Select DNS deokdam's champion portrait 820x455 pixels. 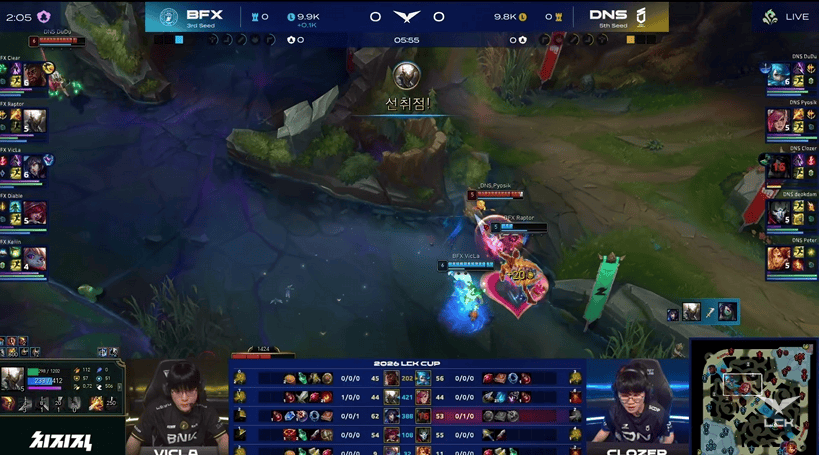click(778, 212)
